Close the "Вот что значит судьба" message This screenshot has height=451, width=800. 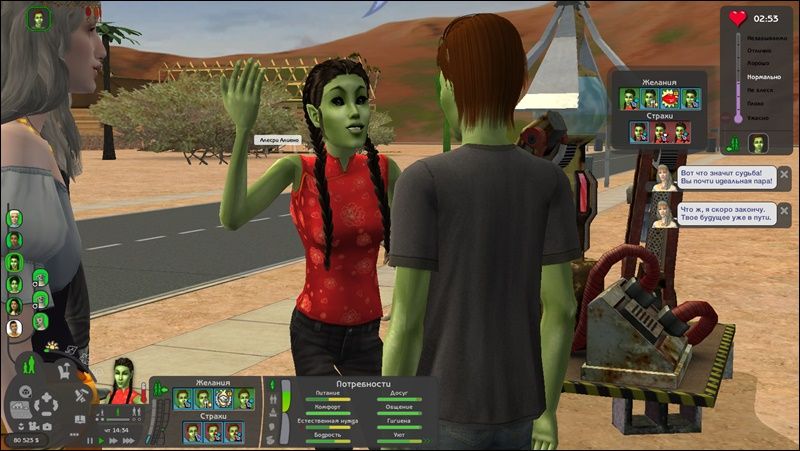pos(784,174)
